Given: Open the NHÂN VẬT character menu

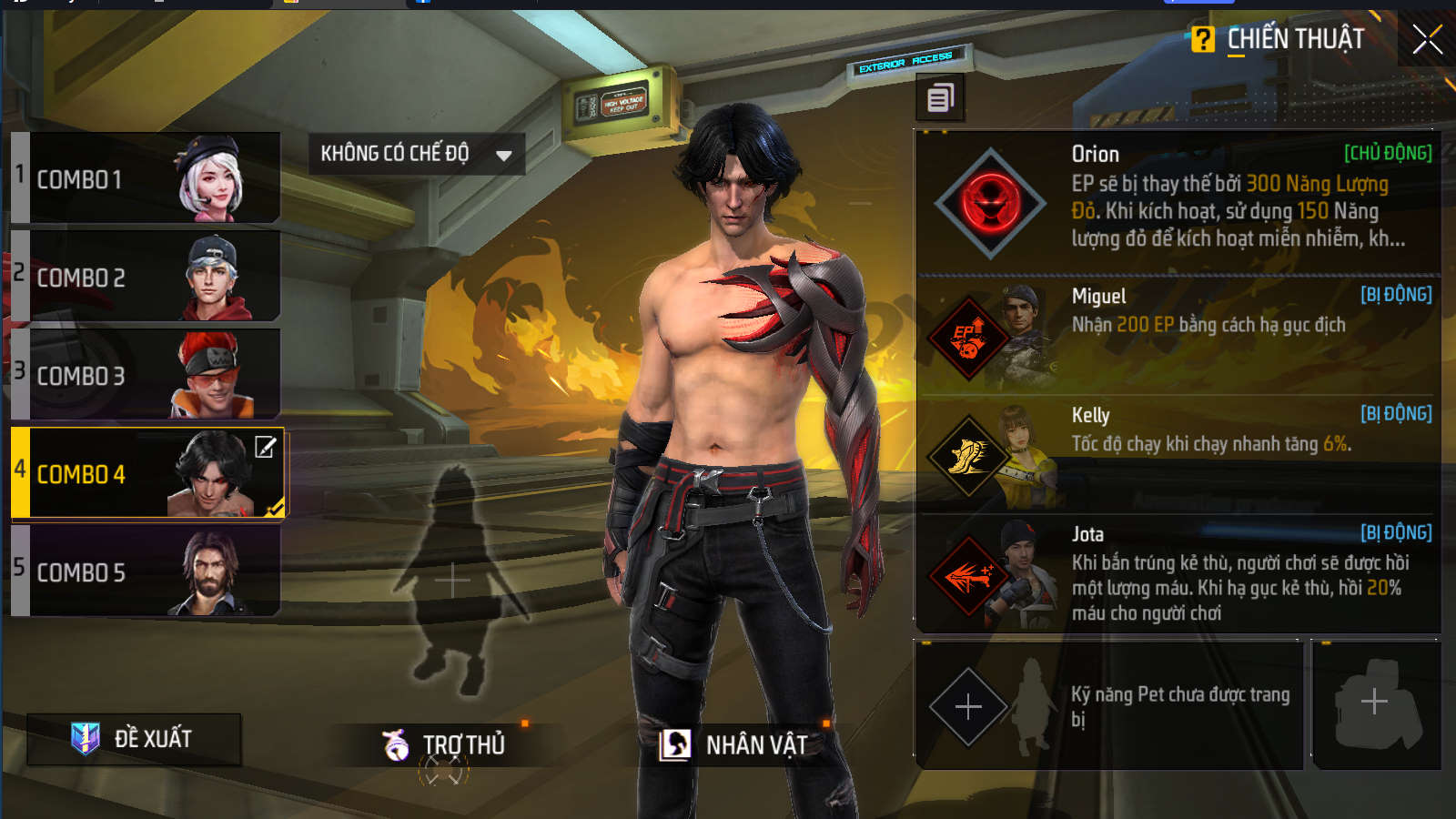Looking at the screenshot, I should [733, 745].
